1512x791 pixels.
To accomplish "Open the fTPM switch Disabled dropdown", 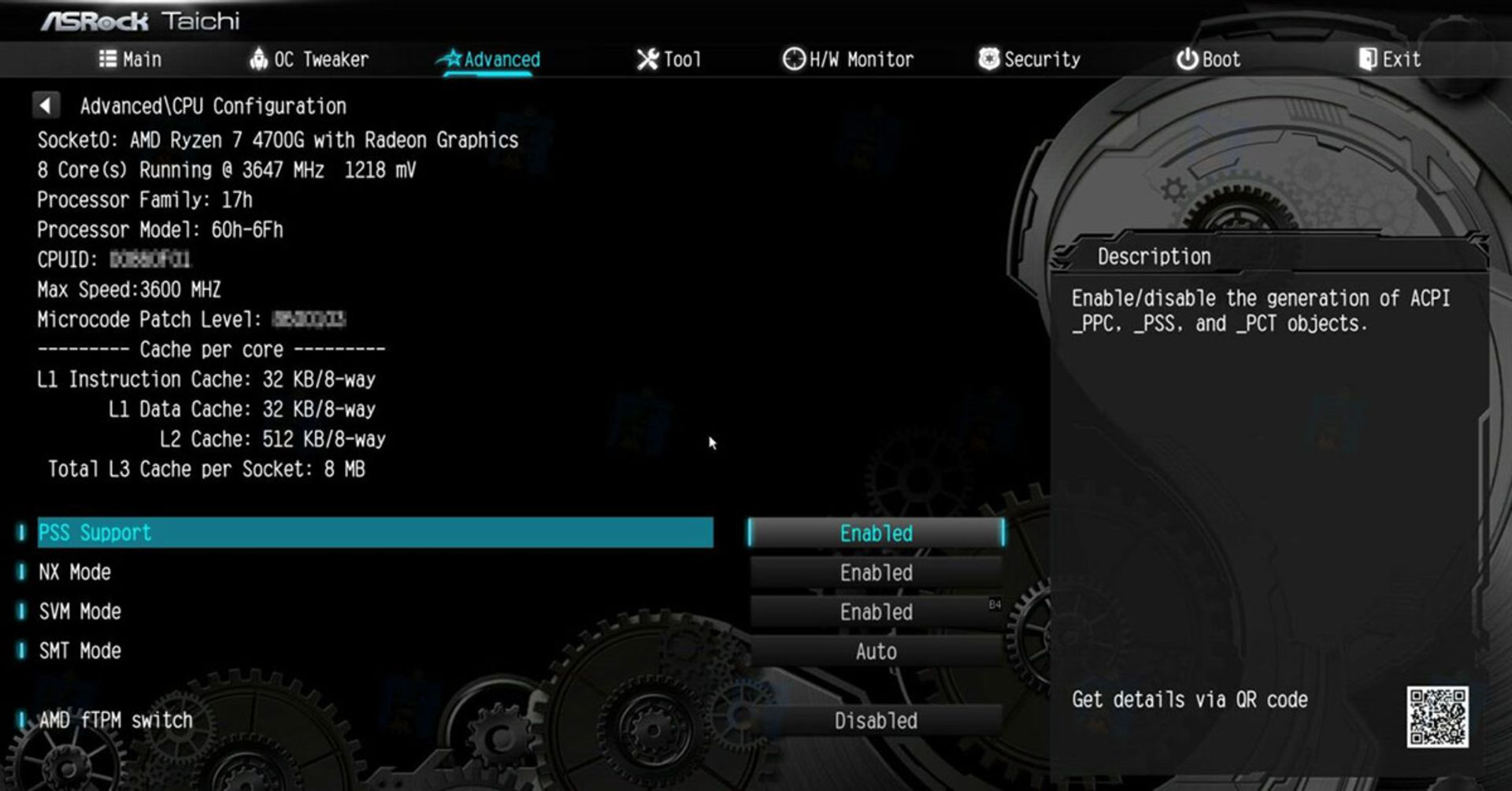I will click(876, 721).
